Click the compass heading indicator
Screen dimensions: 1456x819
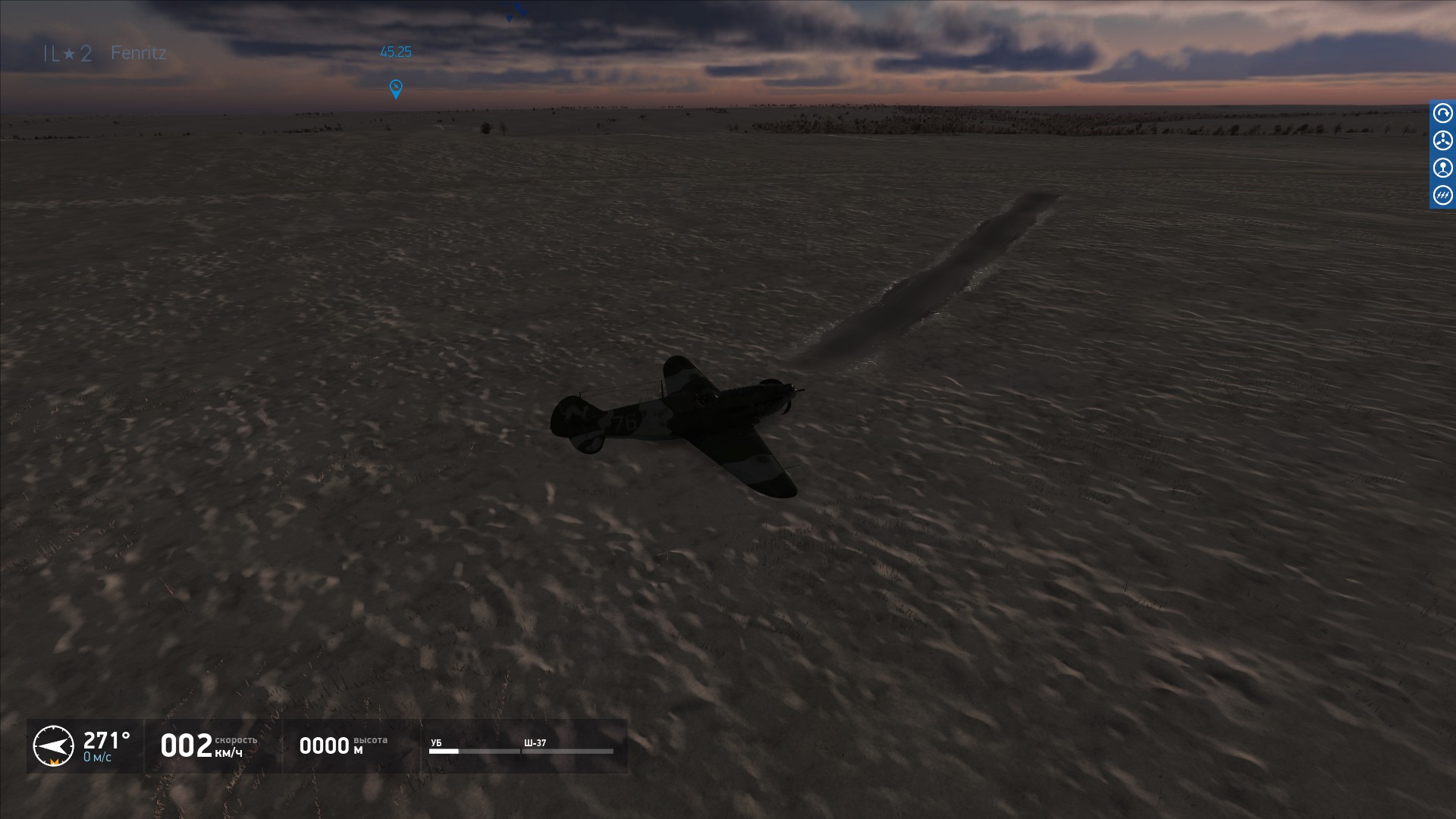tap(54, 745)
